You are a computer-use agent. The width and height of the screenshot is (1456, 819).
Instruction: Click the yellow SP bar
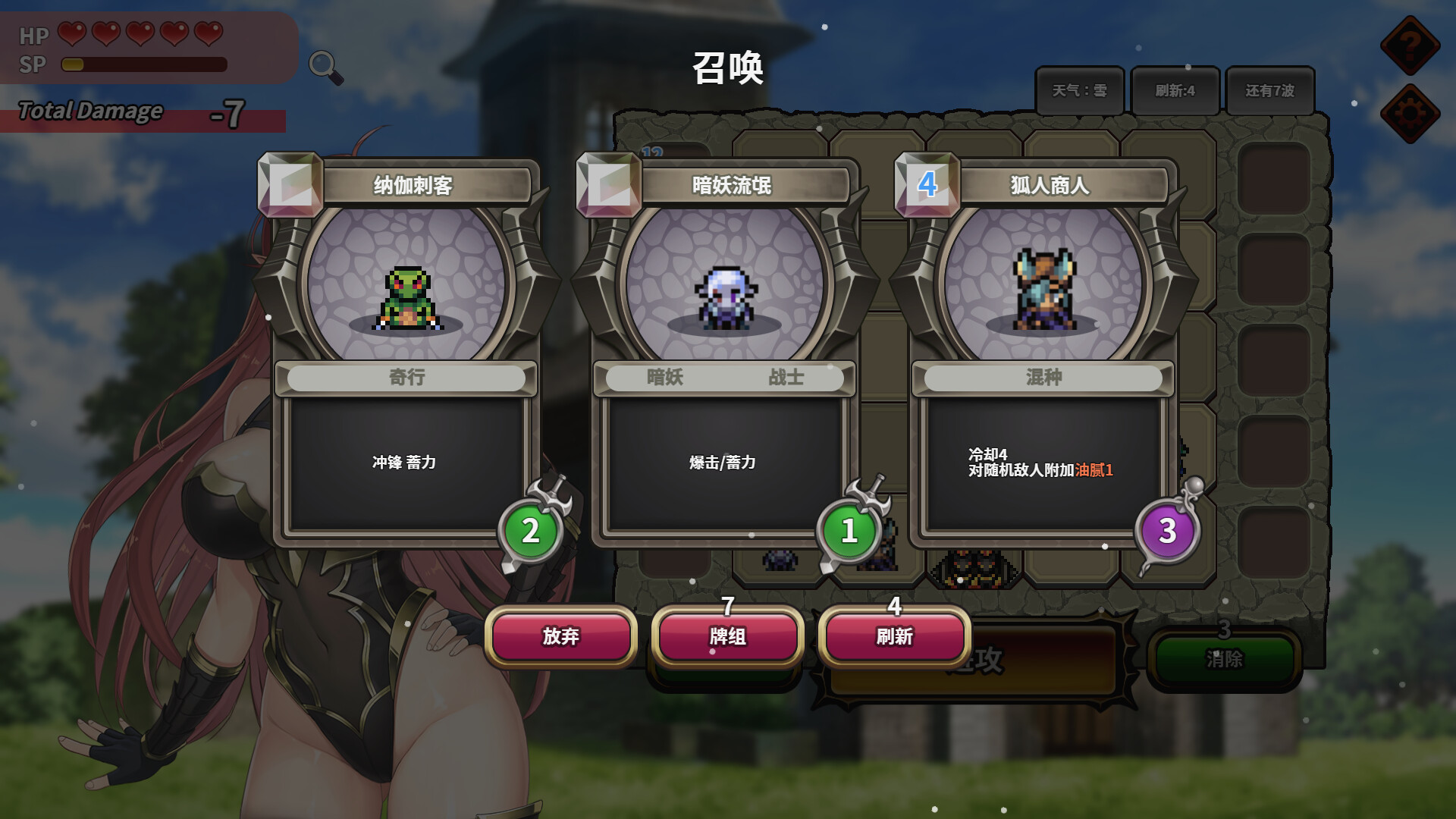73,65
